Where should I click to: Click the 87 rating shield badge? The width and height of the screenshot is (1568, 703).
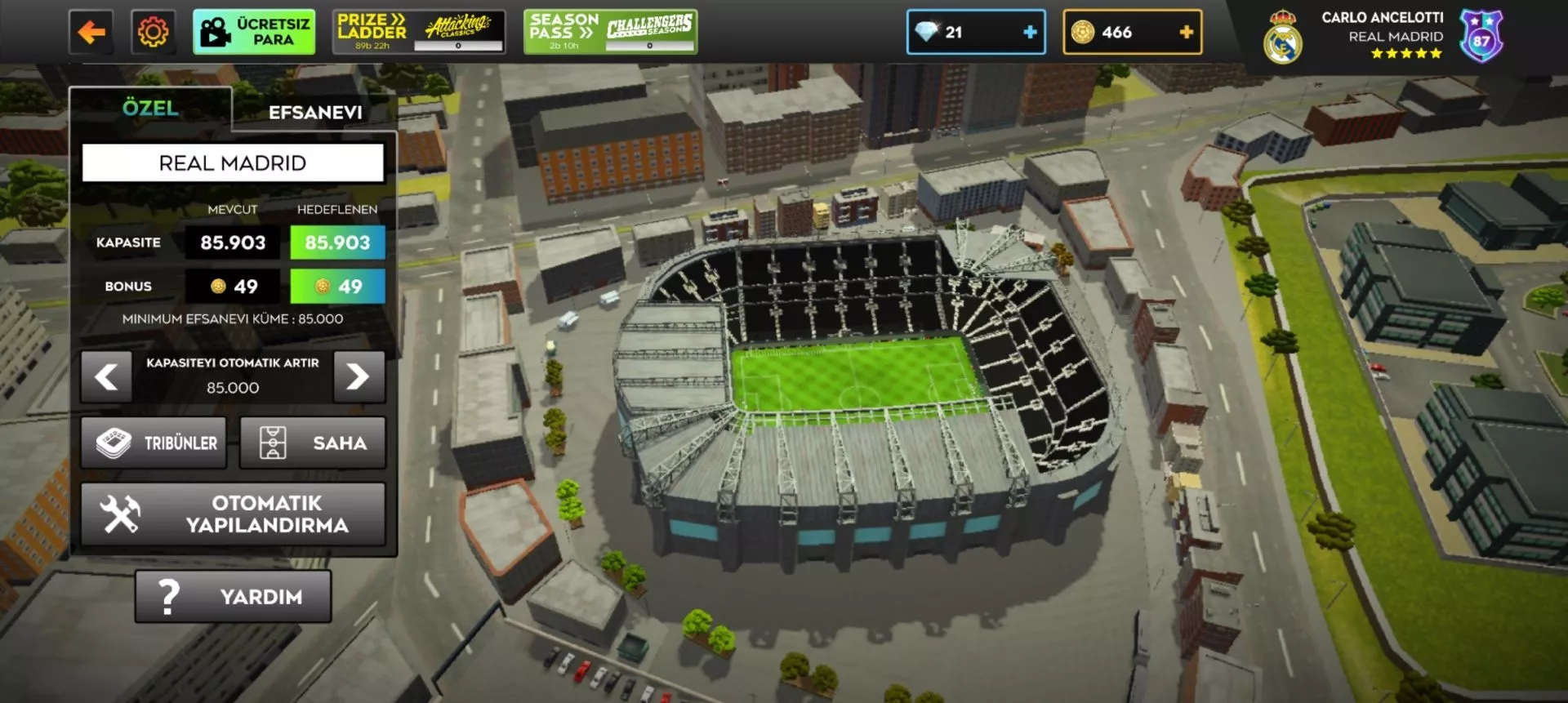coord(1481,38)
